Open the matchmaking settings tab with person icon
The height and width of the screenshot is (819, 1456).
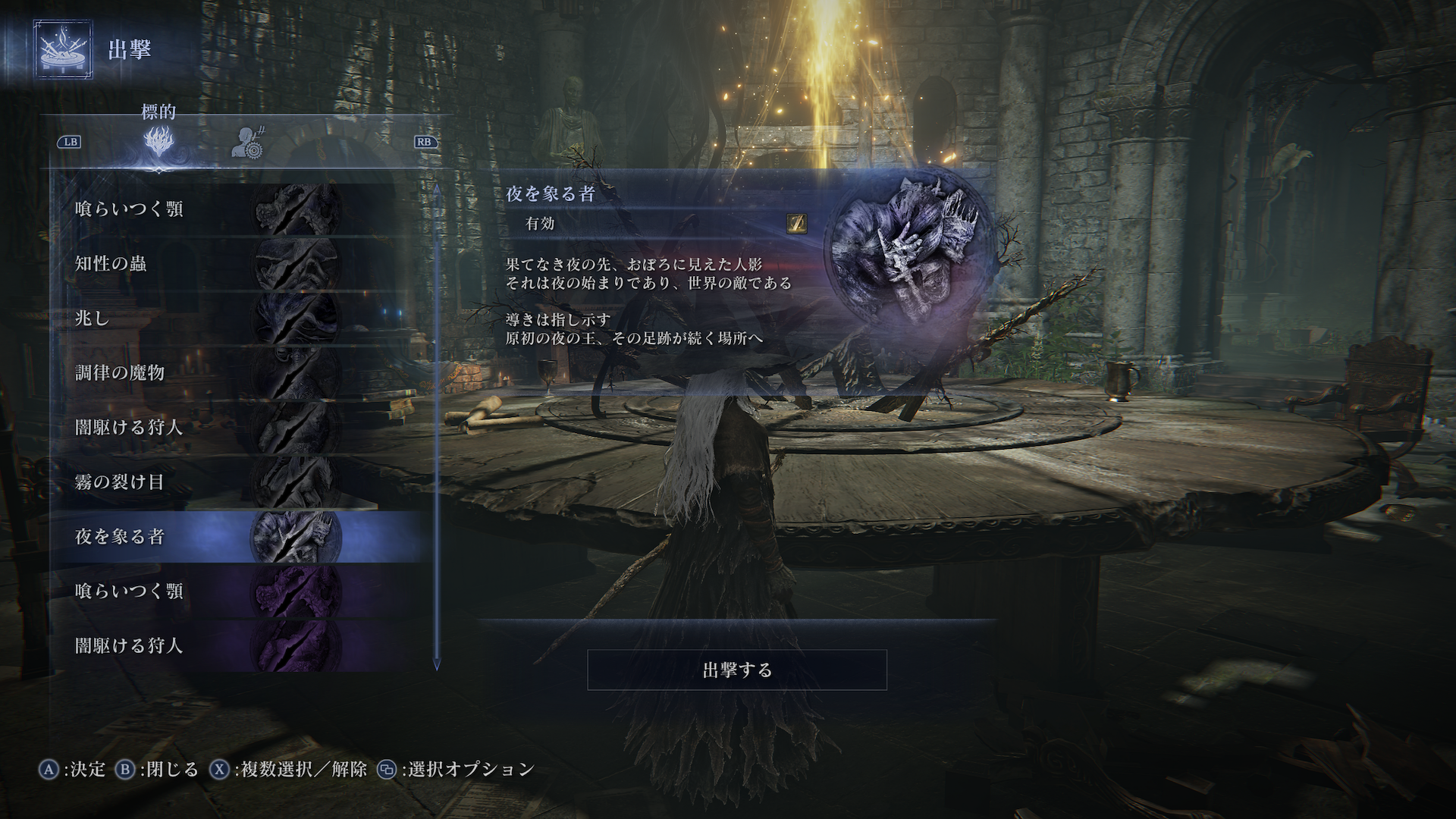tap(246, 141)
